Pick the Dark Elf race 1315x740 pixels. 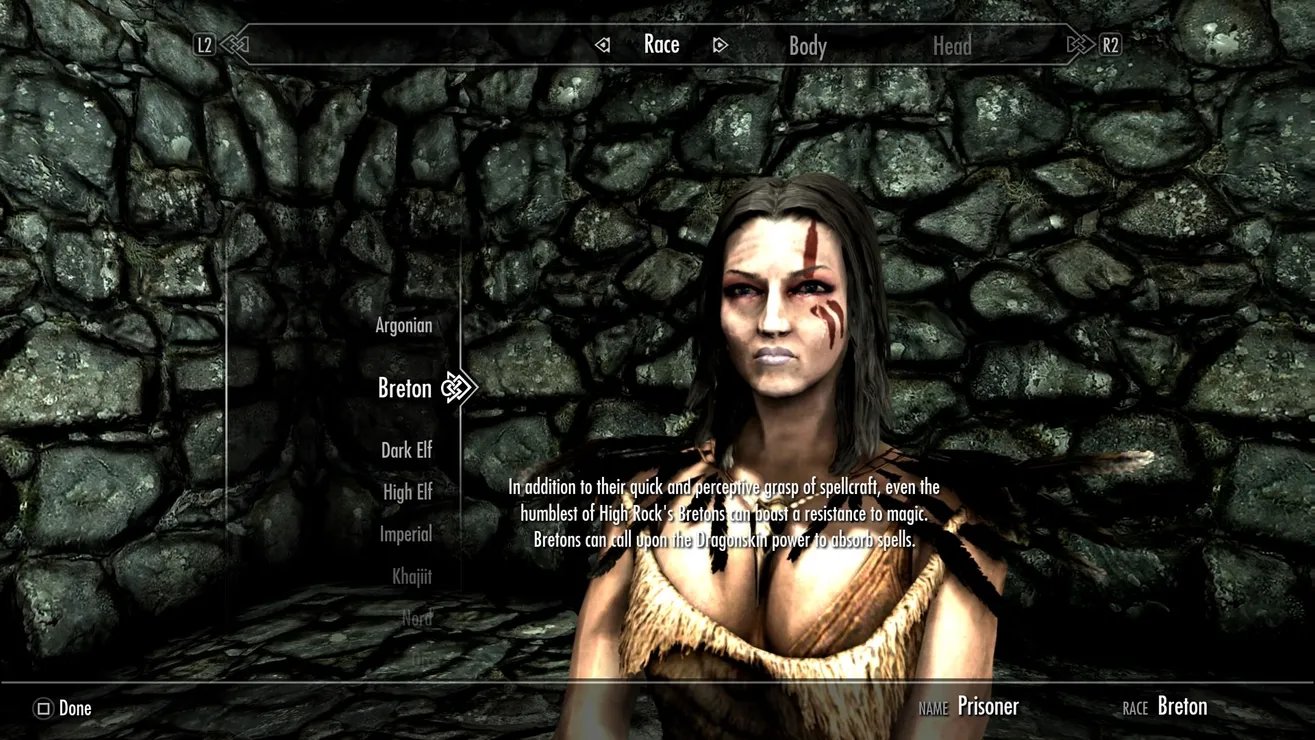click(x=406, y=451)
